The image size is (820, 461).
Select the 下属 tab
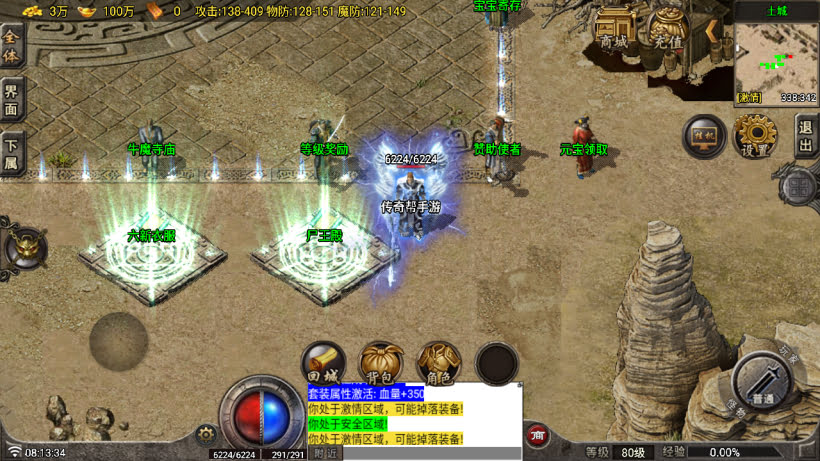tap(12, 153)
